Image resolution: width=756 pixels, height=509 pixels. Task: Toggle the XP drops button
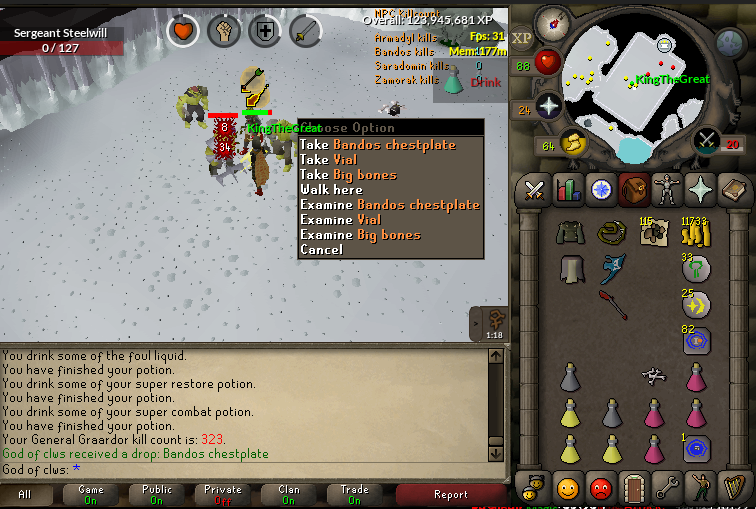click(522, 37)
